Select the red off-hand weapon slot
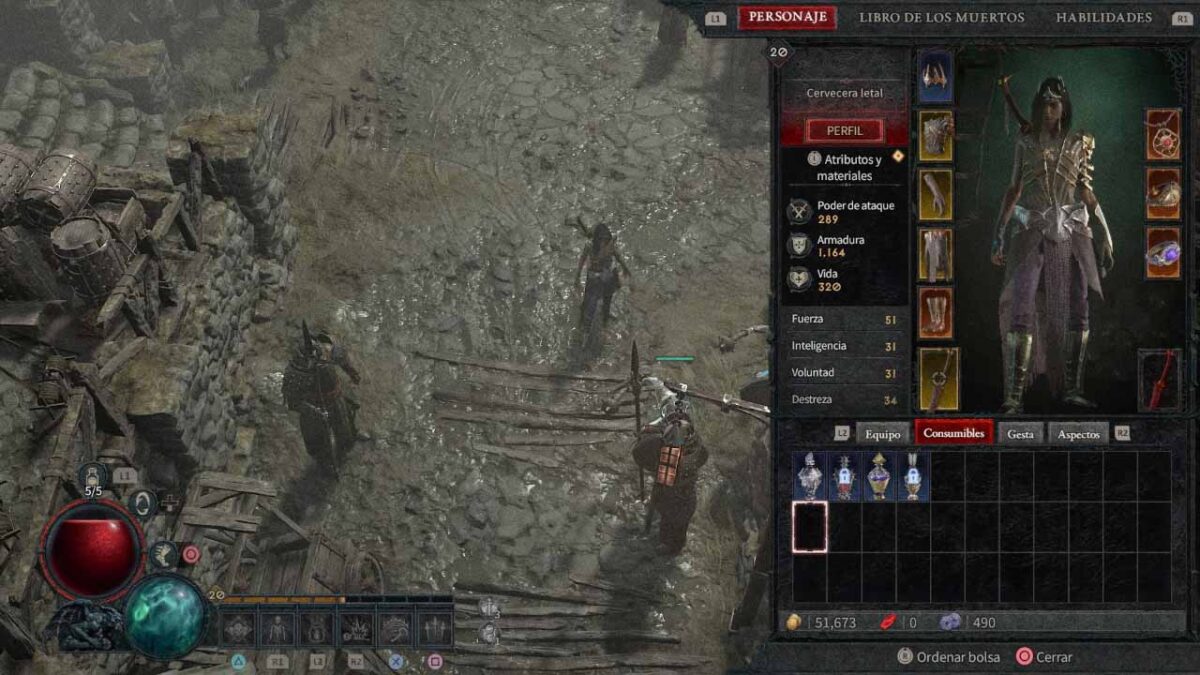Screen dimensions: 1200x675 1159,380
